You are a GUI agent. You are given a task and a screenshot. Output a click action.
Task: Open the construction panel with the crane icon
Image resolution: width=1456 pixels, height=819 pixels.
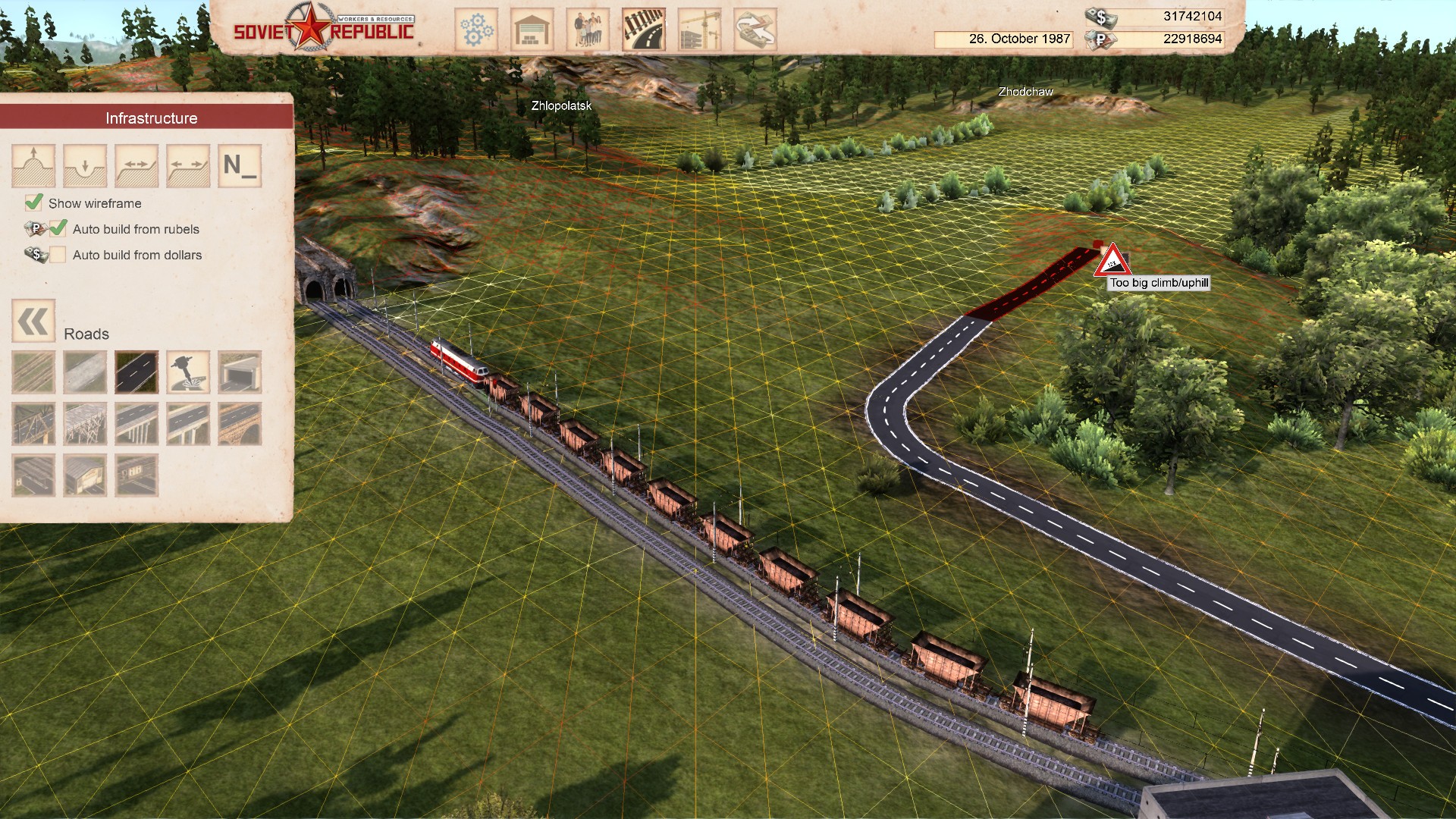click(700, 28)
